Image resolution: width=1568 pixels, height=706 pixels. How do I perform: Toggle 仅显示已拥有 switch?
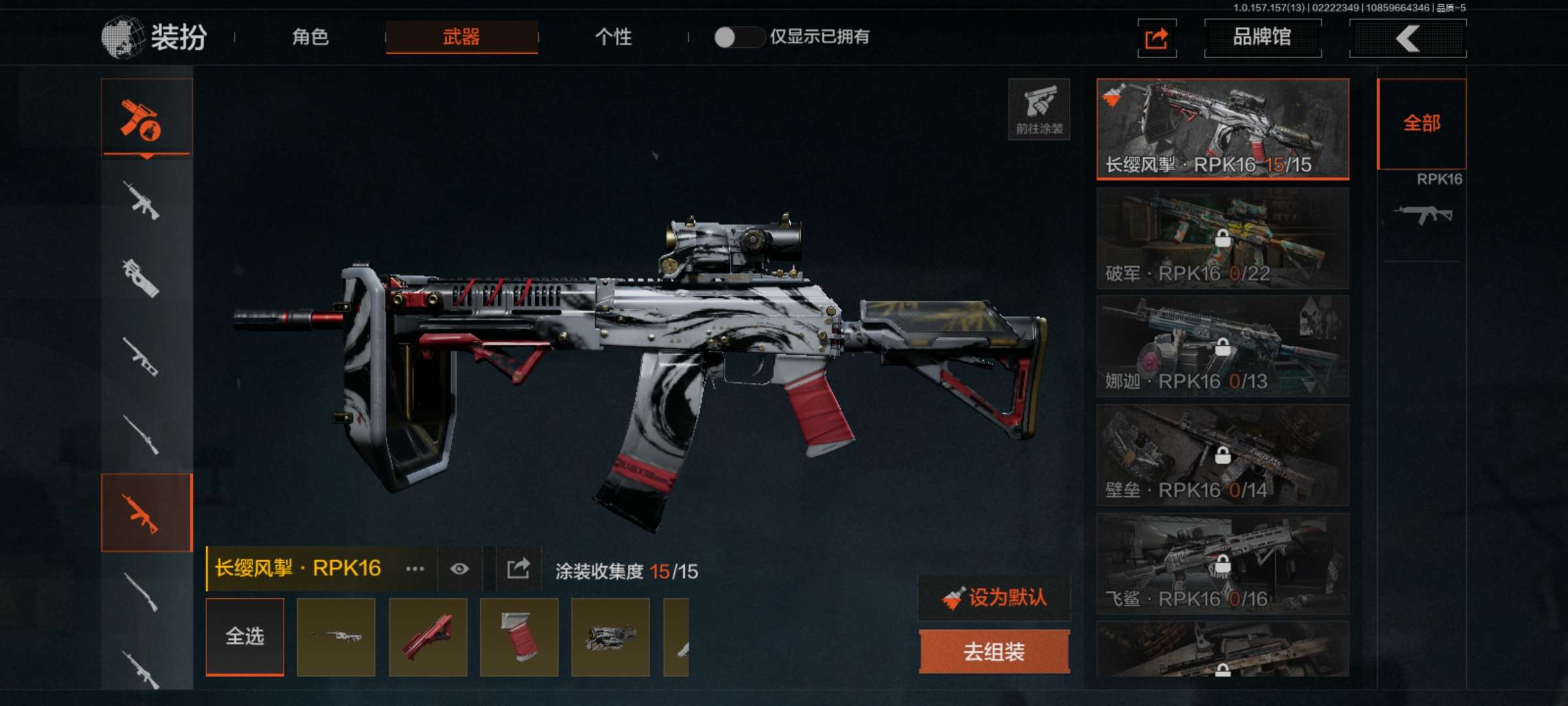(738, 37)
